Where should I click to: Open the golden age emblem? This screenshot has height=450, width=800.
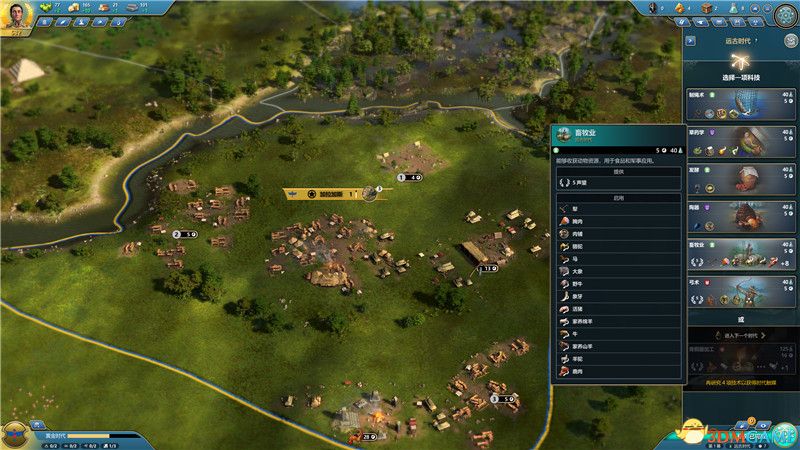tap(16, 434)
